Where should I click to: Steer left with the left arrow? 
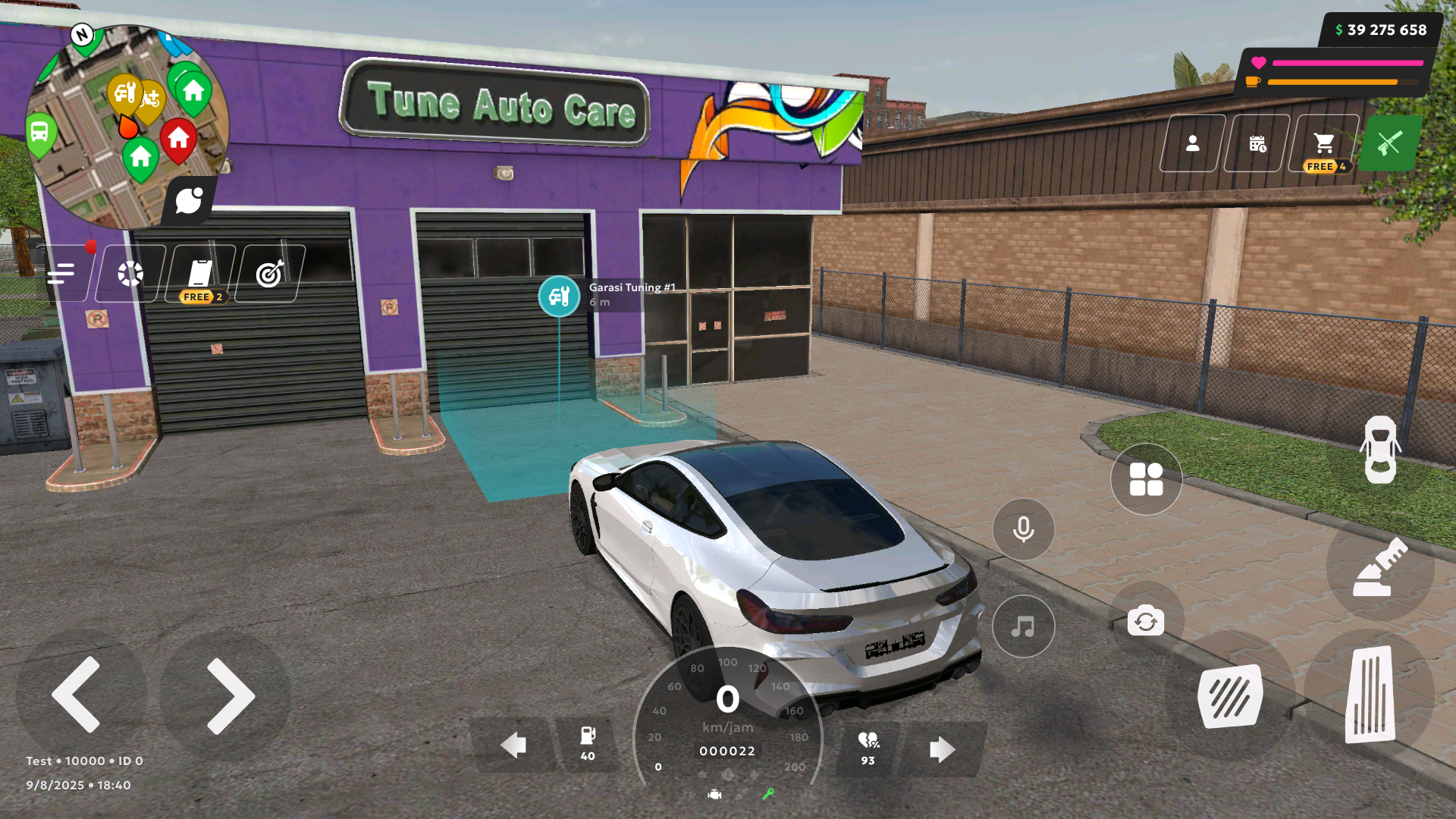pos(77,695)
